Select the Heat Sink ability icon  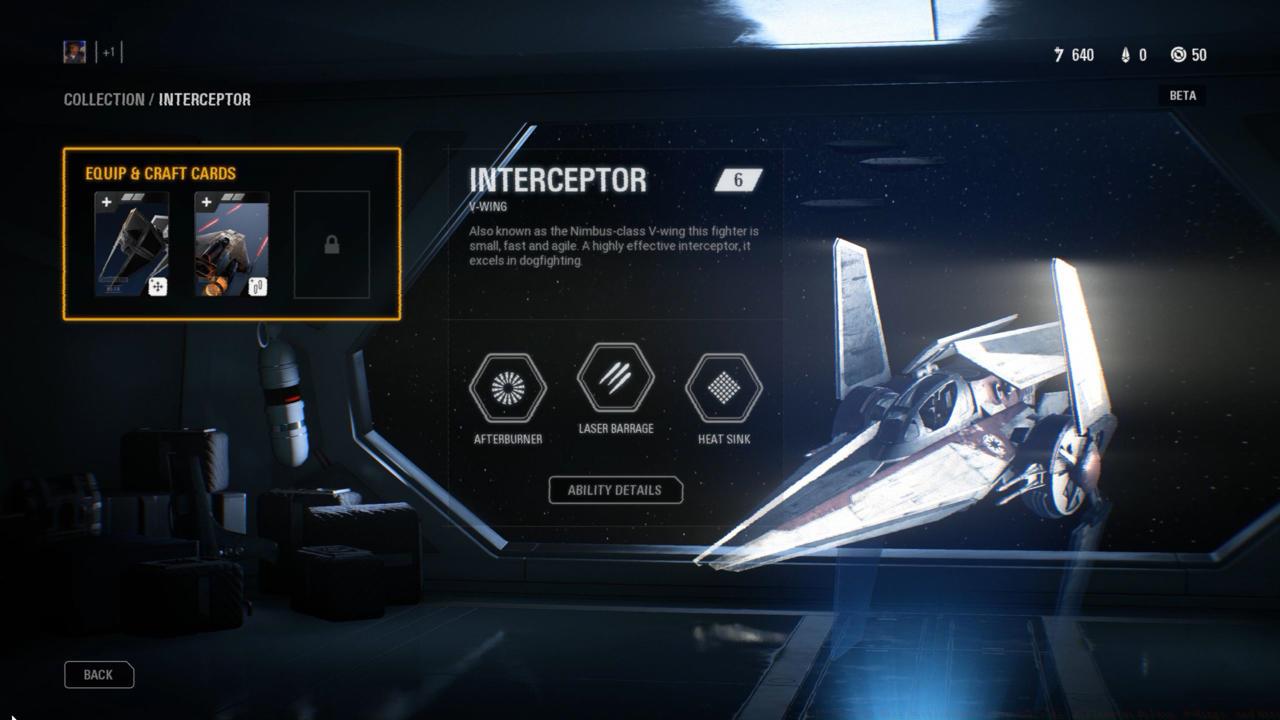pyautogui.click(x=723, y=387)
